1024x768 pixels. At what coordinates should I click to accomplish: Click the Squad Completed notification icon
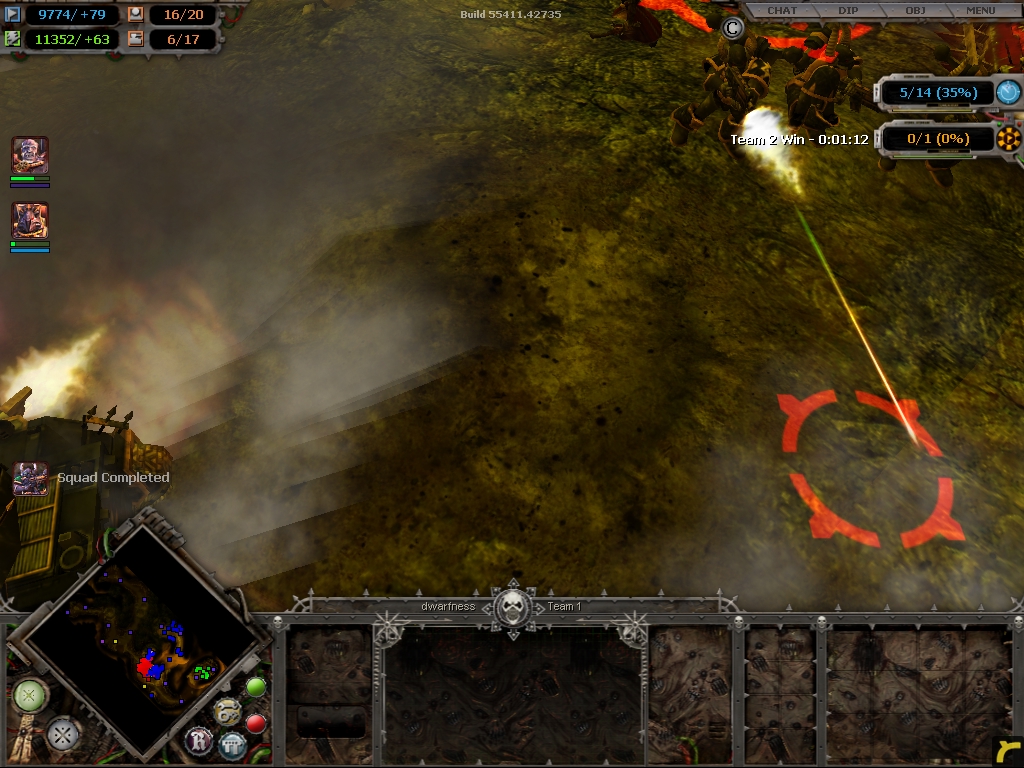30,479
